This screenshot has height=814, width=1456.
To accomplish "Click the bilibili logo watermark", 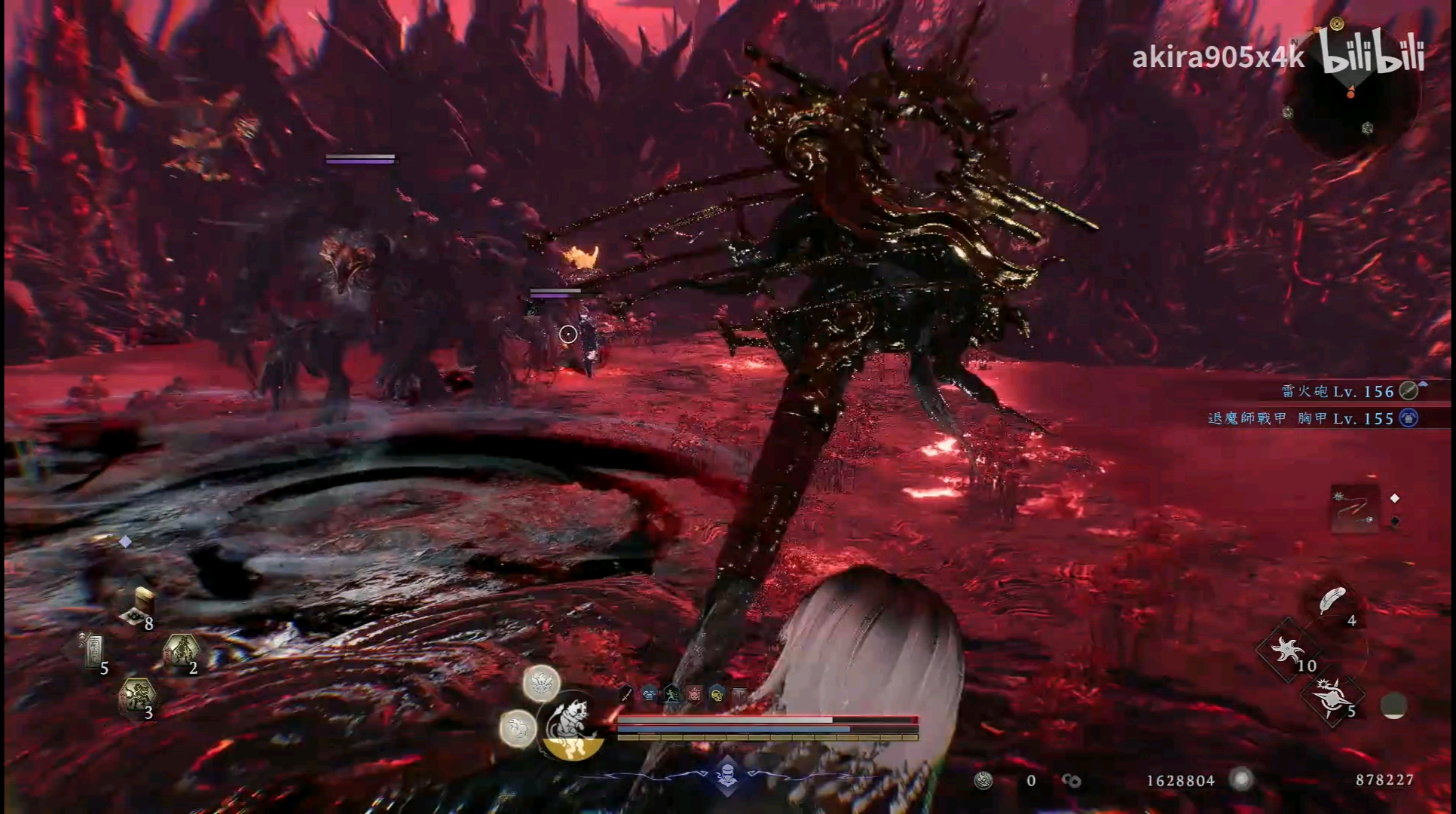I will [1372, 54].
